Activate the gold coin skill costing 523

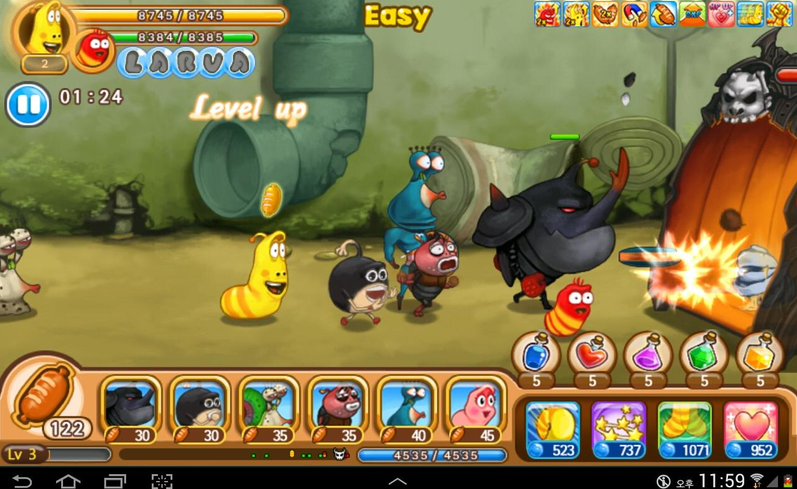553,430
